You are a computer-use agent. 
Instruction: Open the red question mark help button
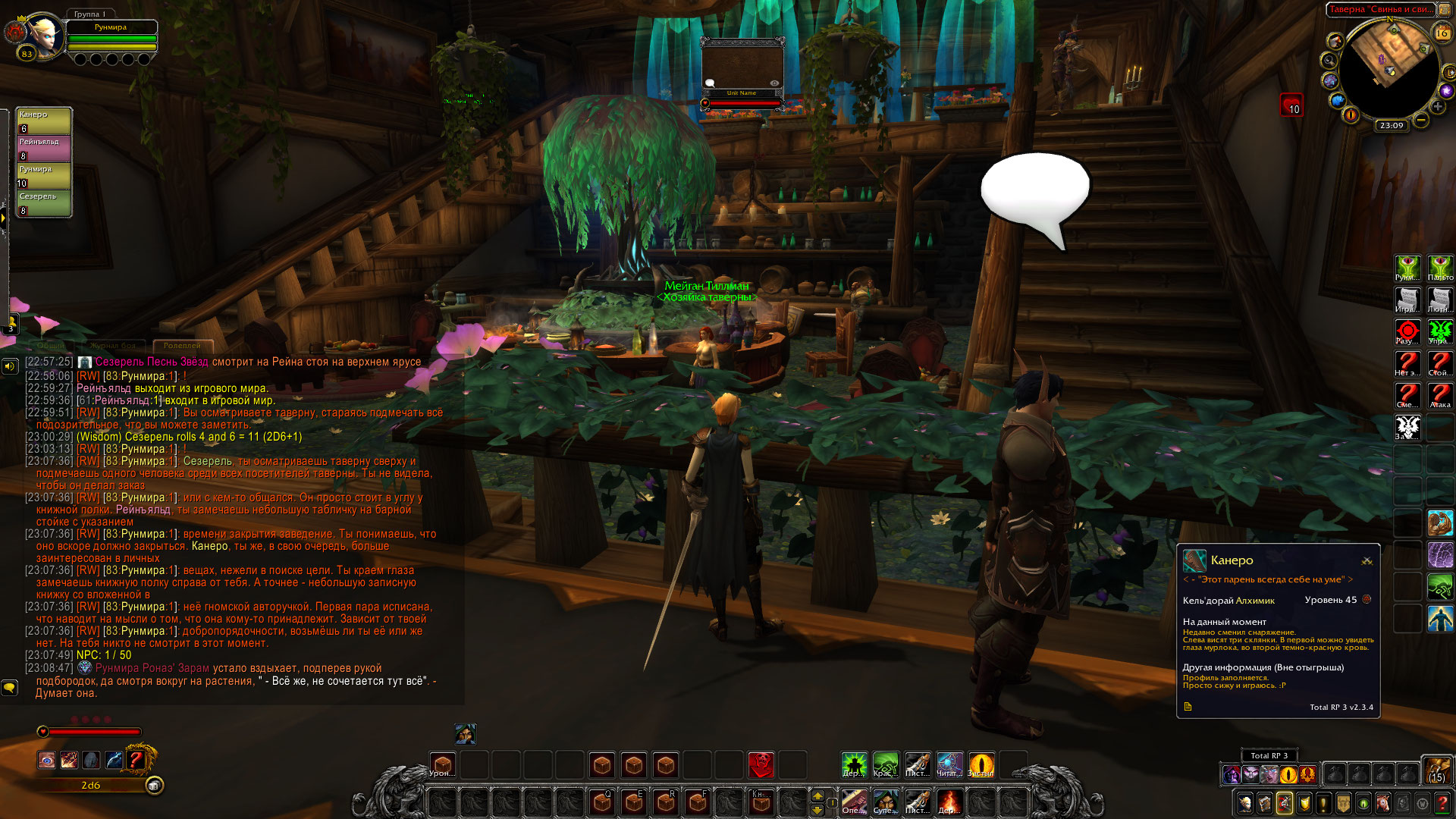1442,803
